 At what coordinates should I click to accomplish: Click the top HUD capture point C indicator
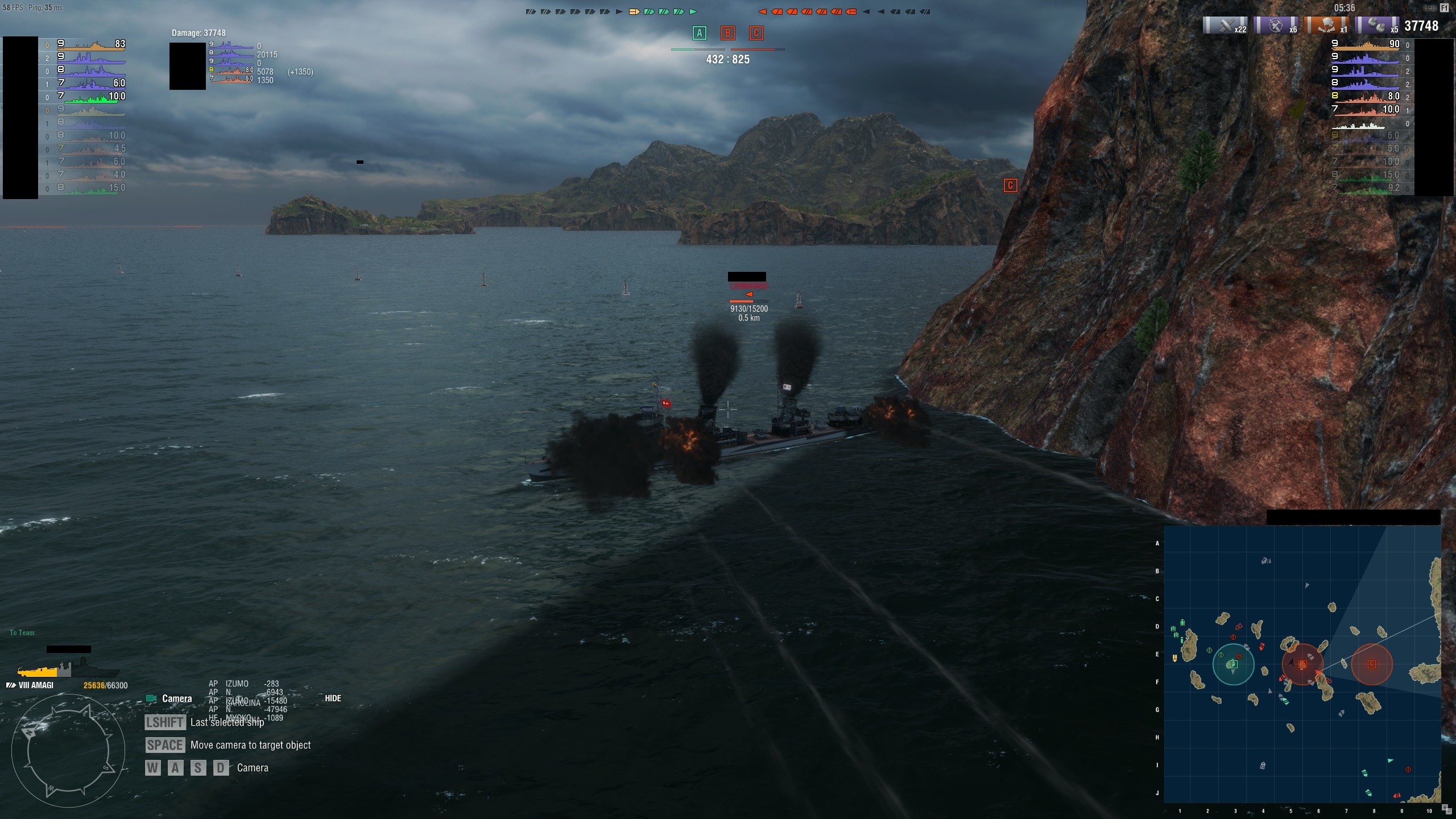pyautogui.click(x=756, y=33)
